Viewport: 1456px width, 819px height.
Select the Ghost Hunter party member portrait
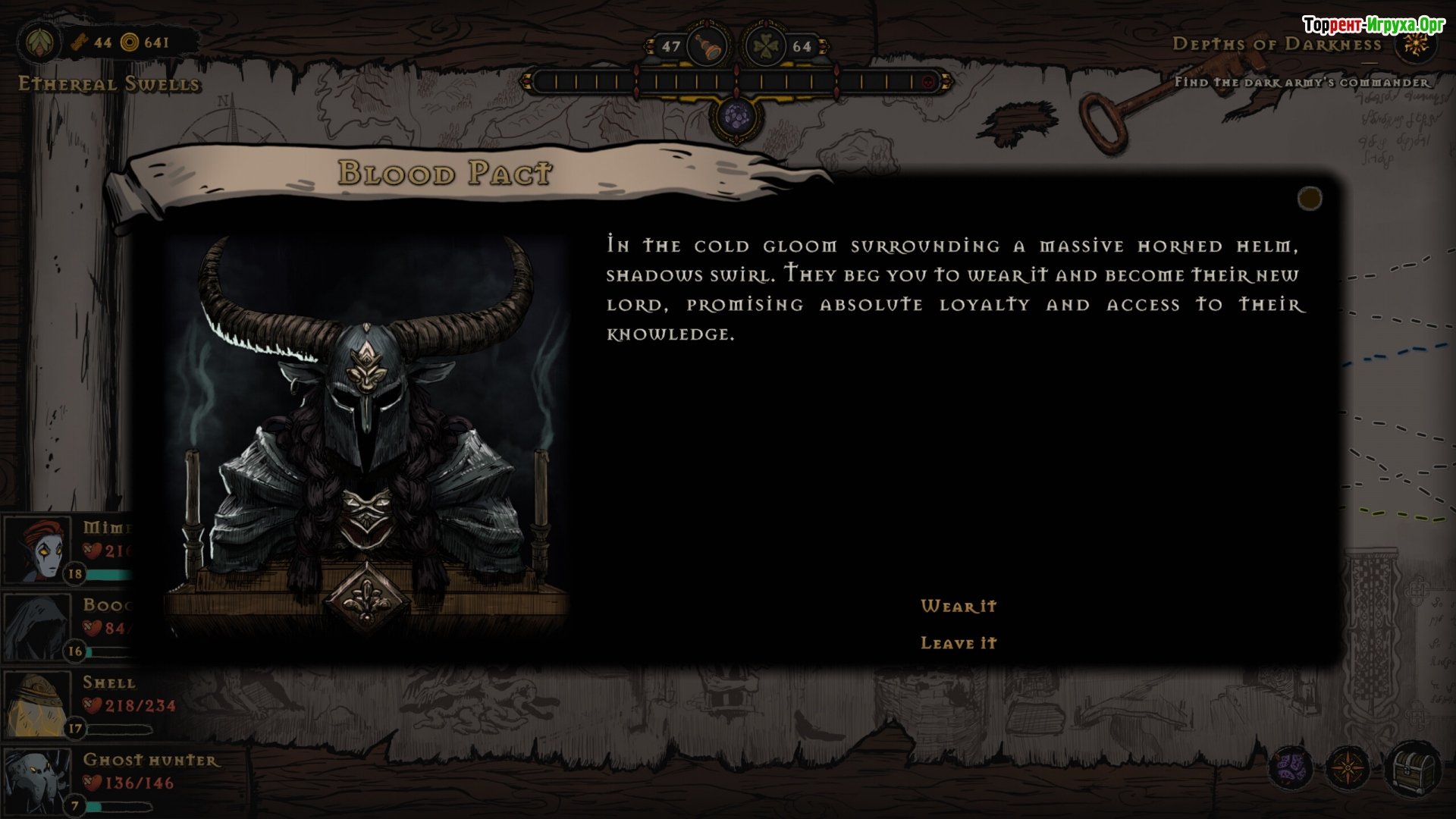point(36,781)
